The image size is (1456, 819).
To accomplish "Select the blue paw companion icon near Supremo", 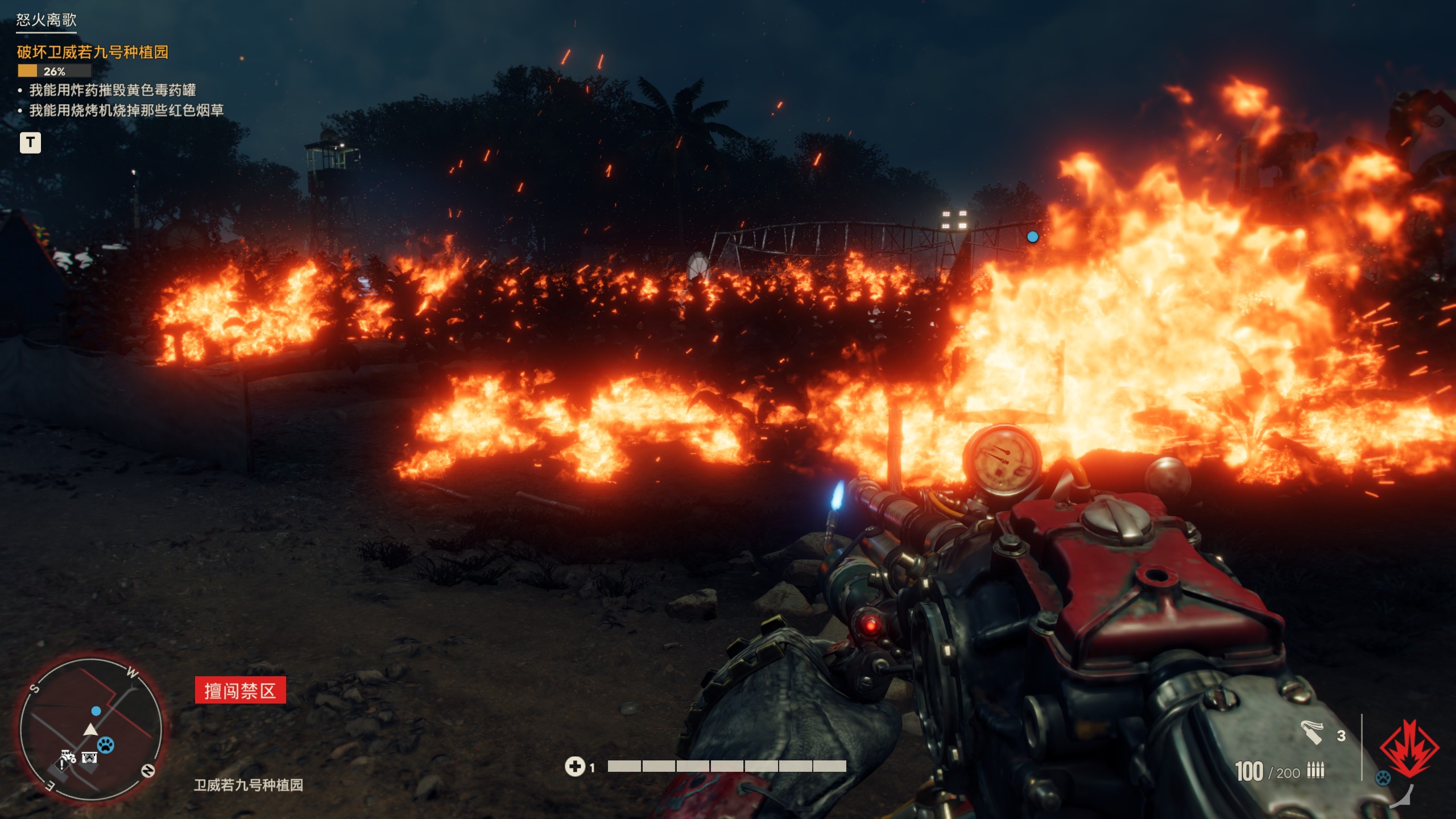I will (1383, 777).
